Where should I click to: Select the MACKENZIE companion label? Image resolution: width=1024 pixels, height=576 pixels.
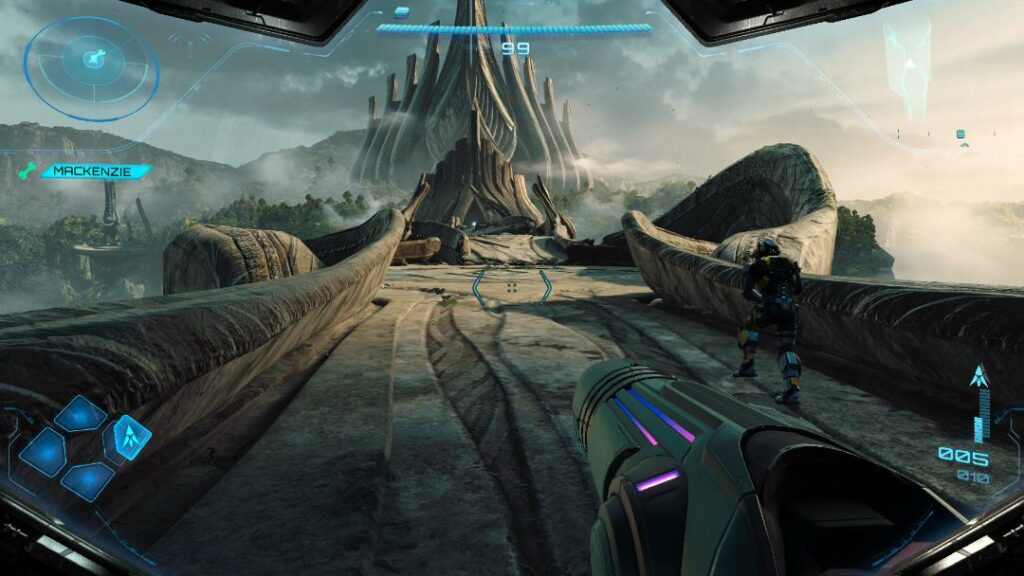tap(96, 171)
